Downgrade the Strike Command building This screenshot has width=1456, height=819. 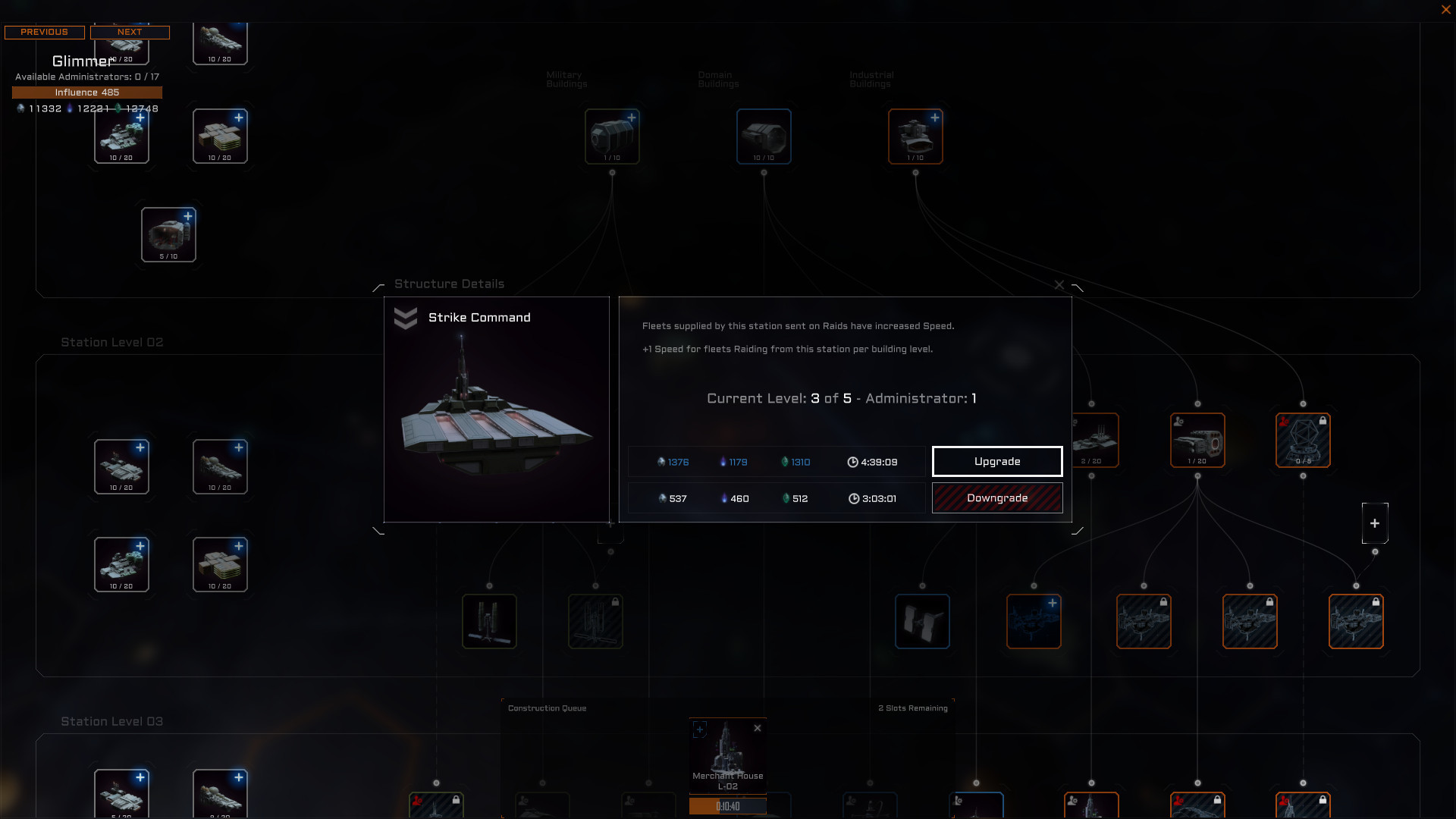(997, 497)
